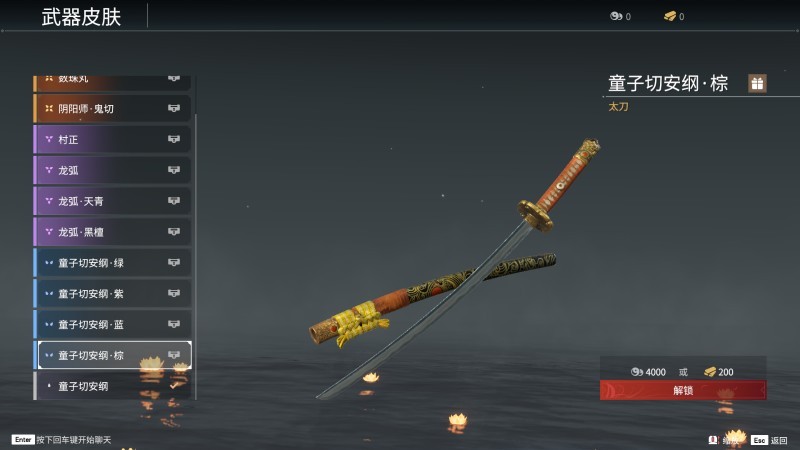Choose the base 童子切安纲 skin row

point(112,386)
